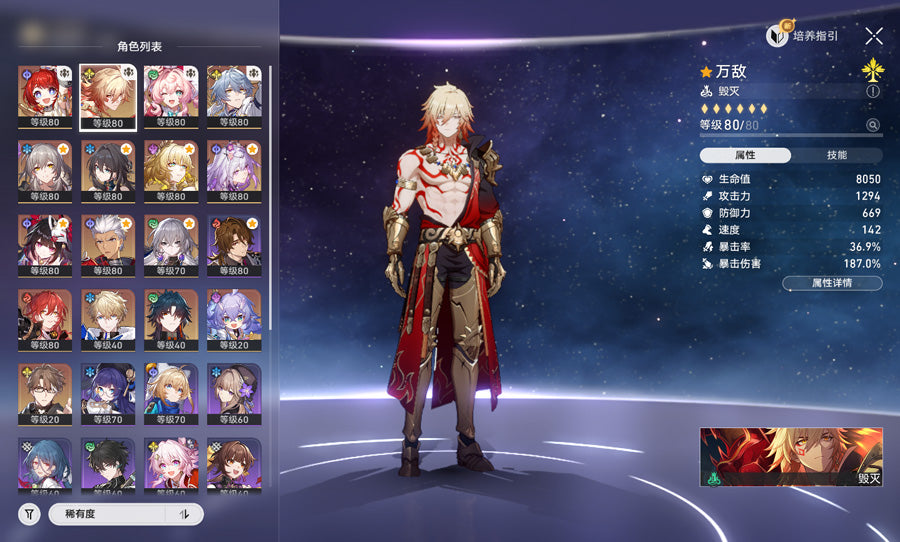Click the exclamation info icon beside 毁灭

(873, 91)
